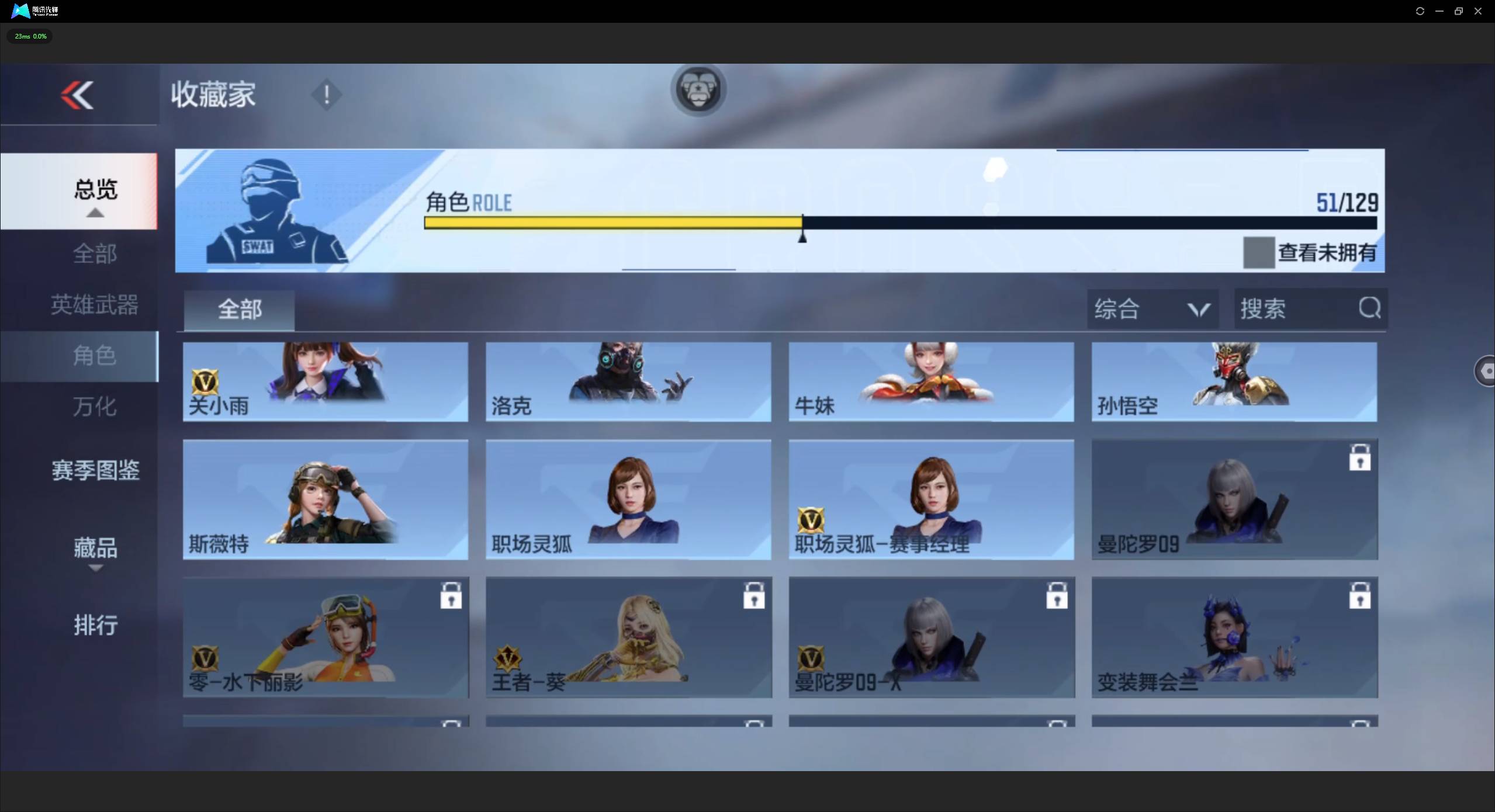Screen dimensions: 1495x812
Task: Switch to the 英雄武器 tab
Action: pyautogui.click(x=94, y=304)
